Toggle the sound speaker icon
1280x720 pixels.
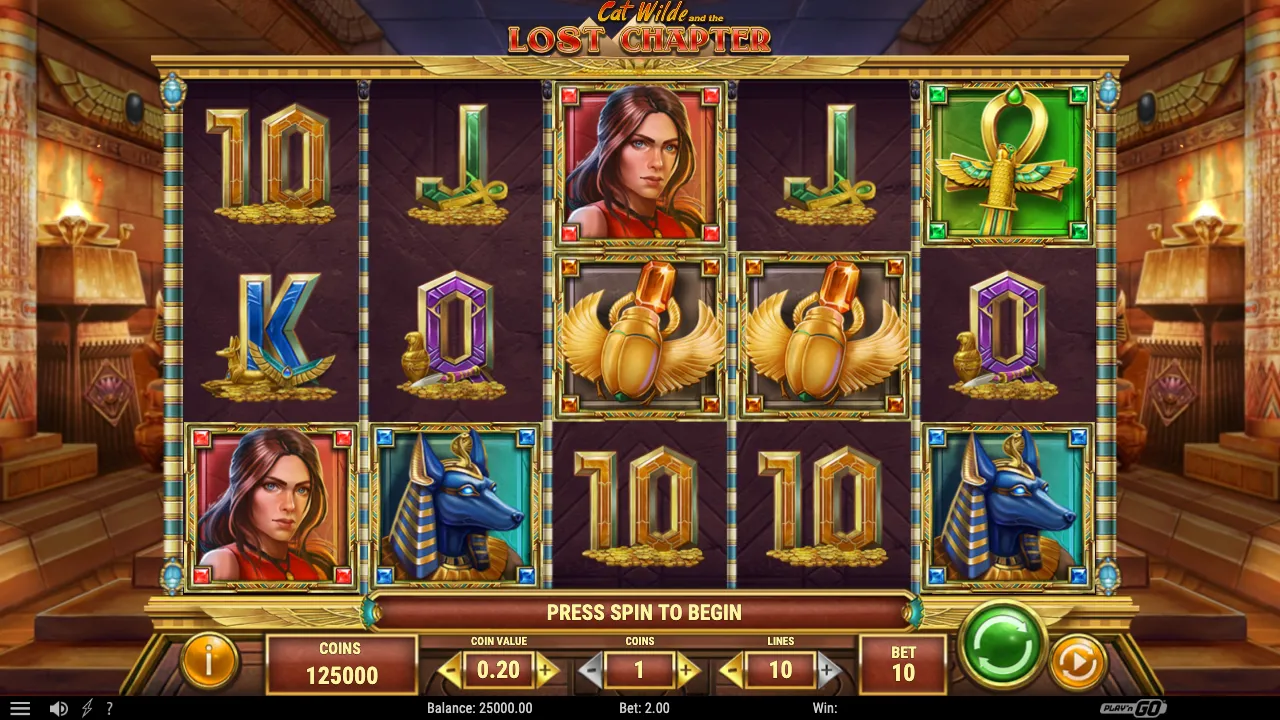click(x=59, y=708)
